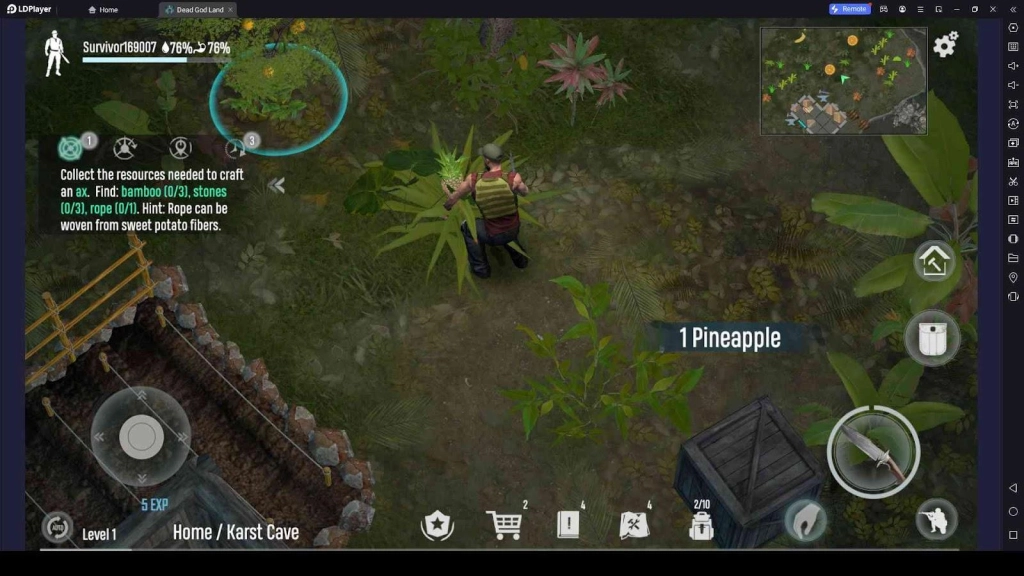The image size is (1024, 576).
Task: Open the minimap
Action: [843, 80]
